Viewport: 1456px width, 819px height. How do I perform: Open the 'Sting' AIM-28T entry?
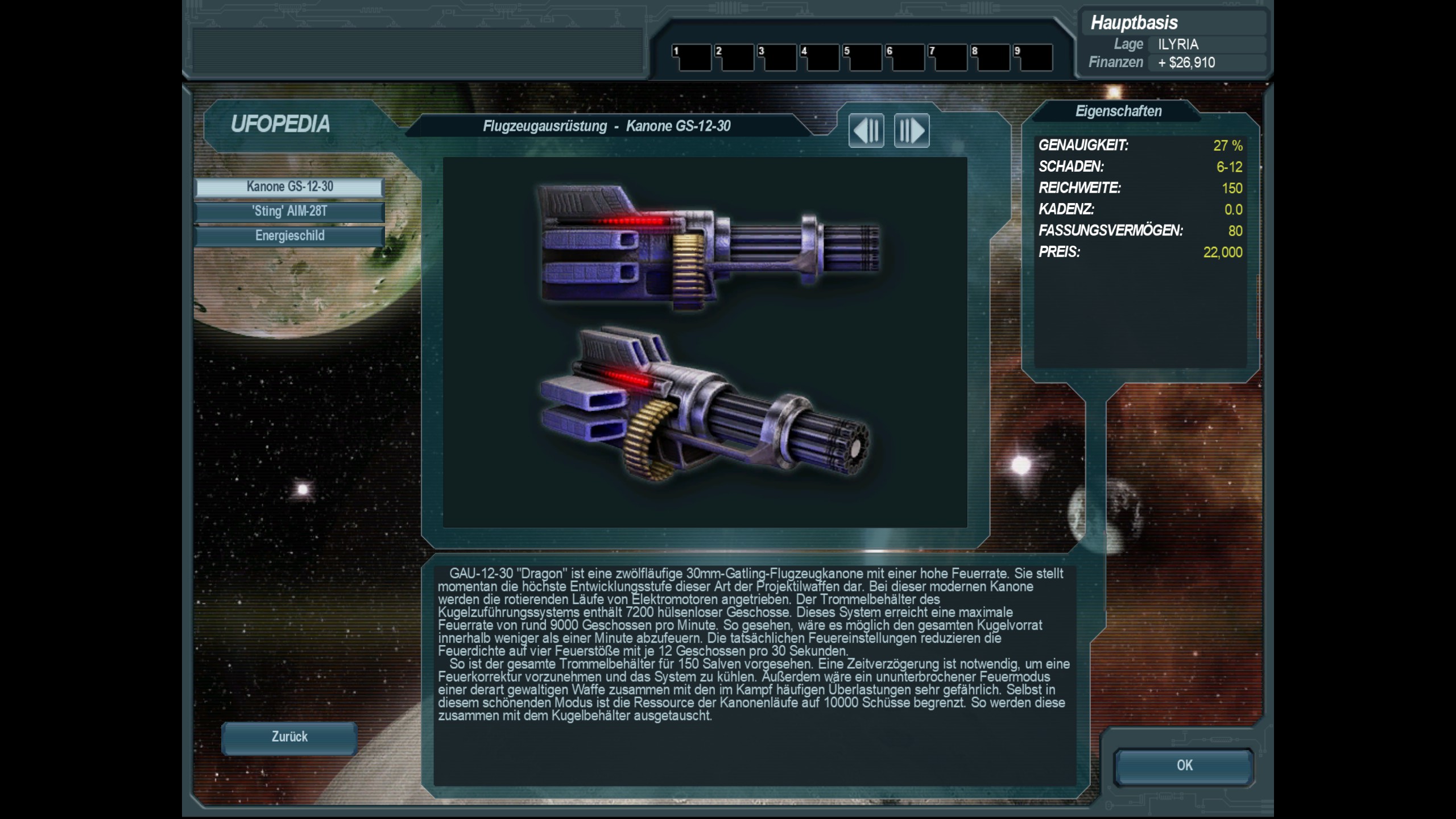click(x=289, y=212)
